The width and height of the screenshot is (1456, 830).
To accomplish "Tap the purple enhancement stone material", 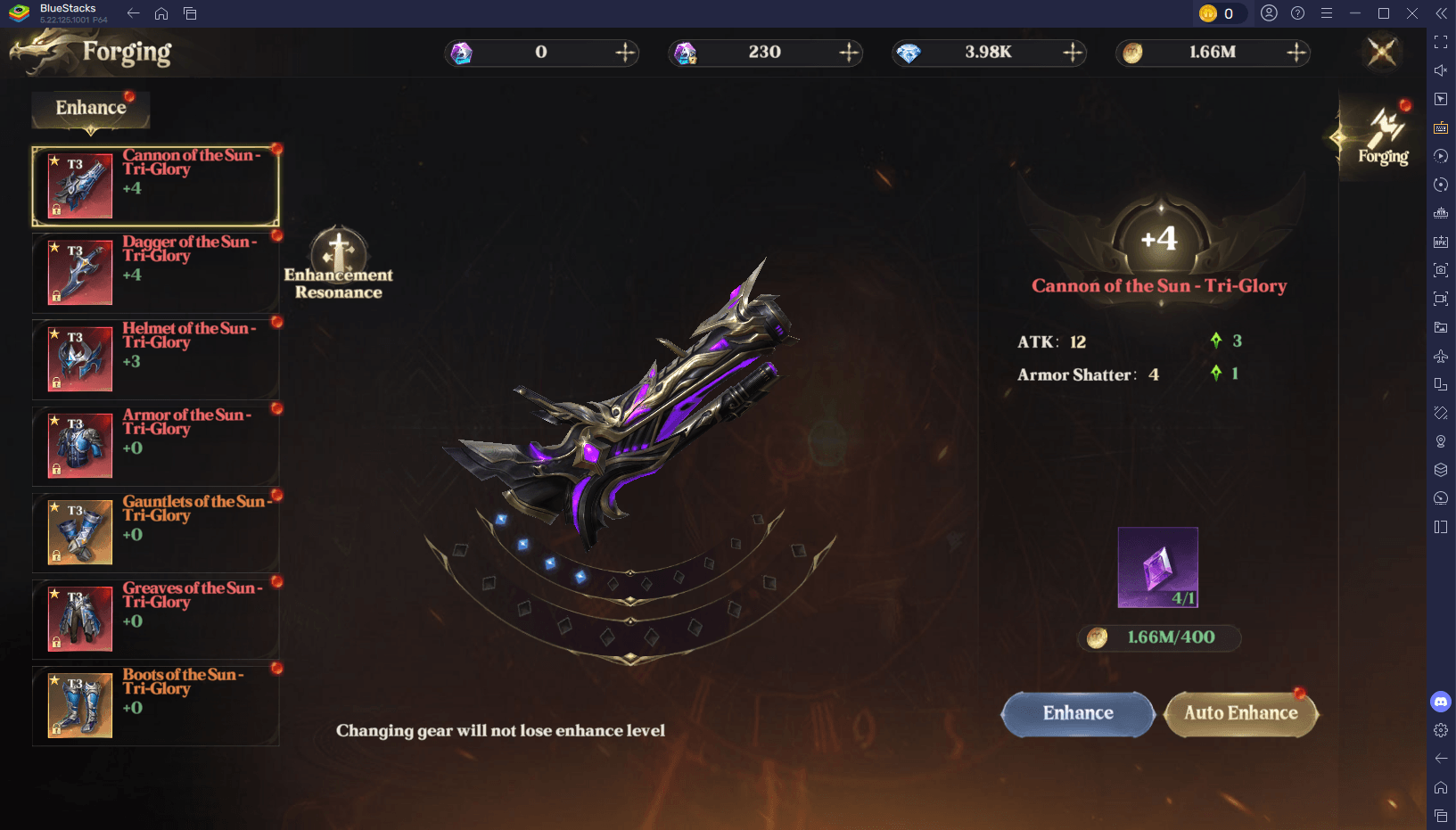I will 1157,567.
